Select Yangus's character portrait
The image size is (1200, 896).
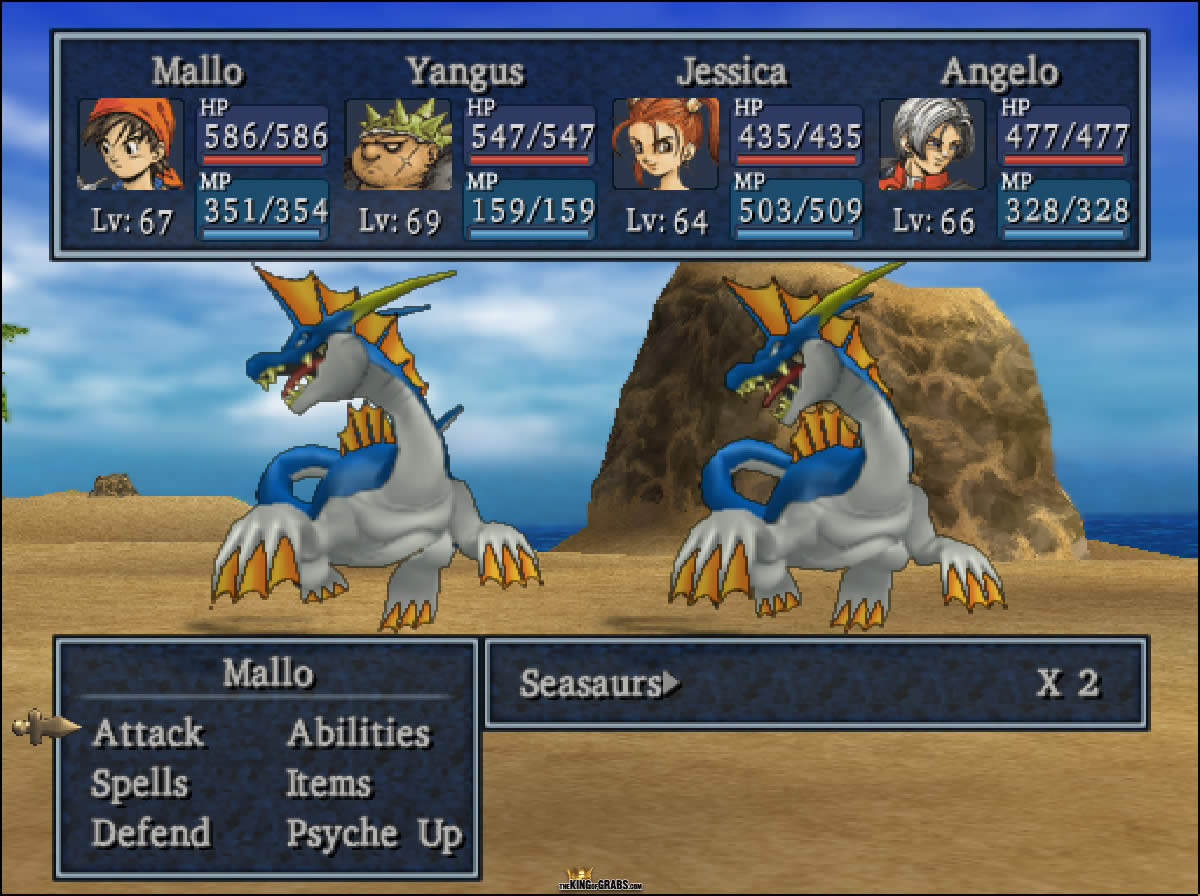[x=398, y=144]
